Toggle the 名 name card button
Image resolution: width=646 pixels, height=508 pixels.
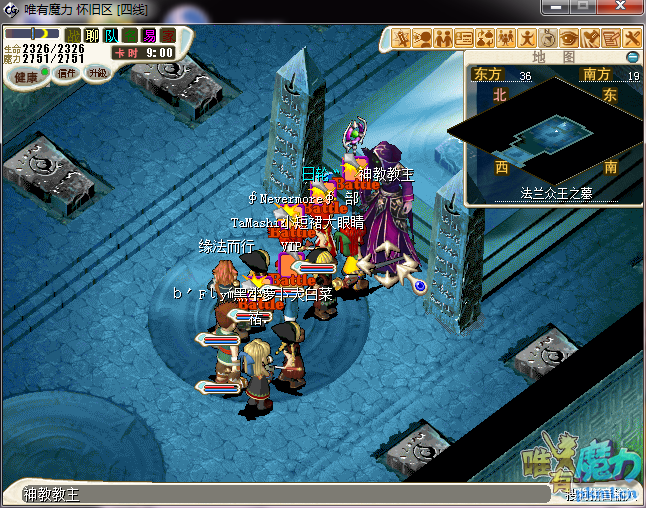(130, 36)
